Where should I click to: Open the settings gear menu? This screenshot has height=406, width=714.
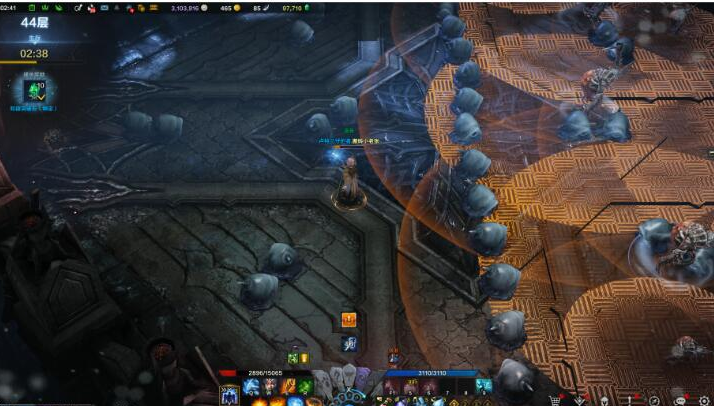pos(703,398)
